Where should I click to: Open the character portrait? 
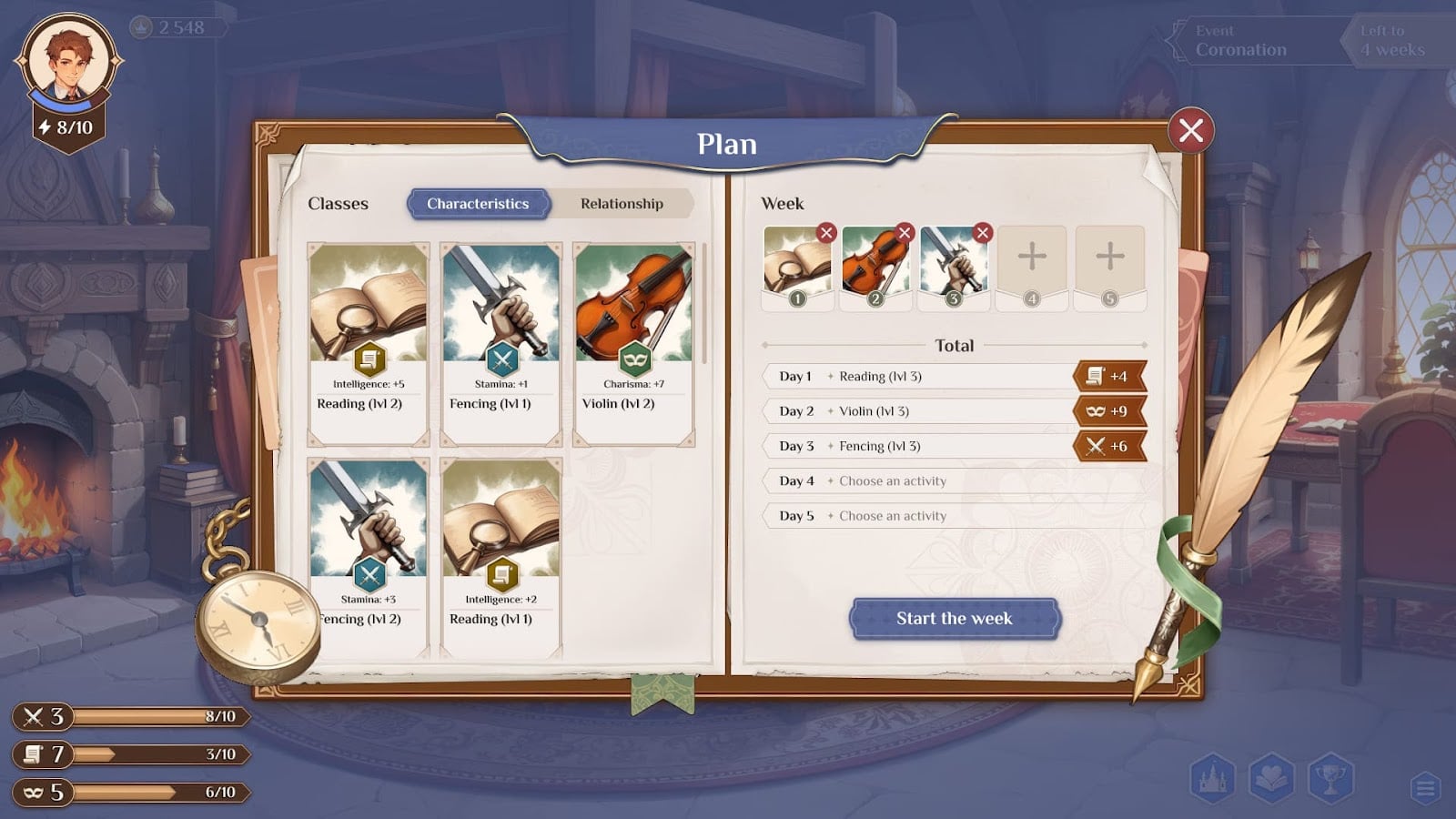[x=68, y=62]
